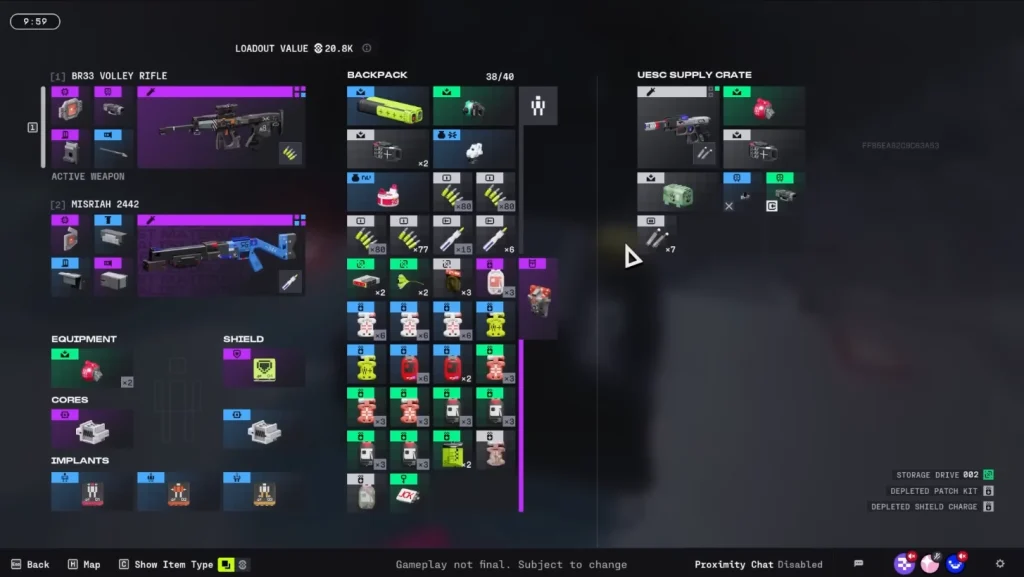Viewport: 1024px width, 577px height.
Task: Open the Map from the bottom bar
Action: click(84, 564)
